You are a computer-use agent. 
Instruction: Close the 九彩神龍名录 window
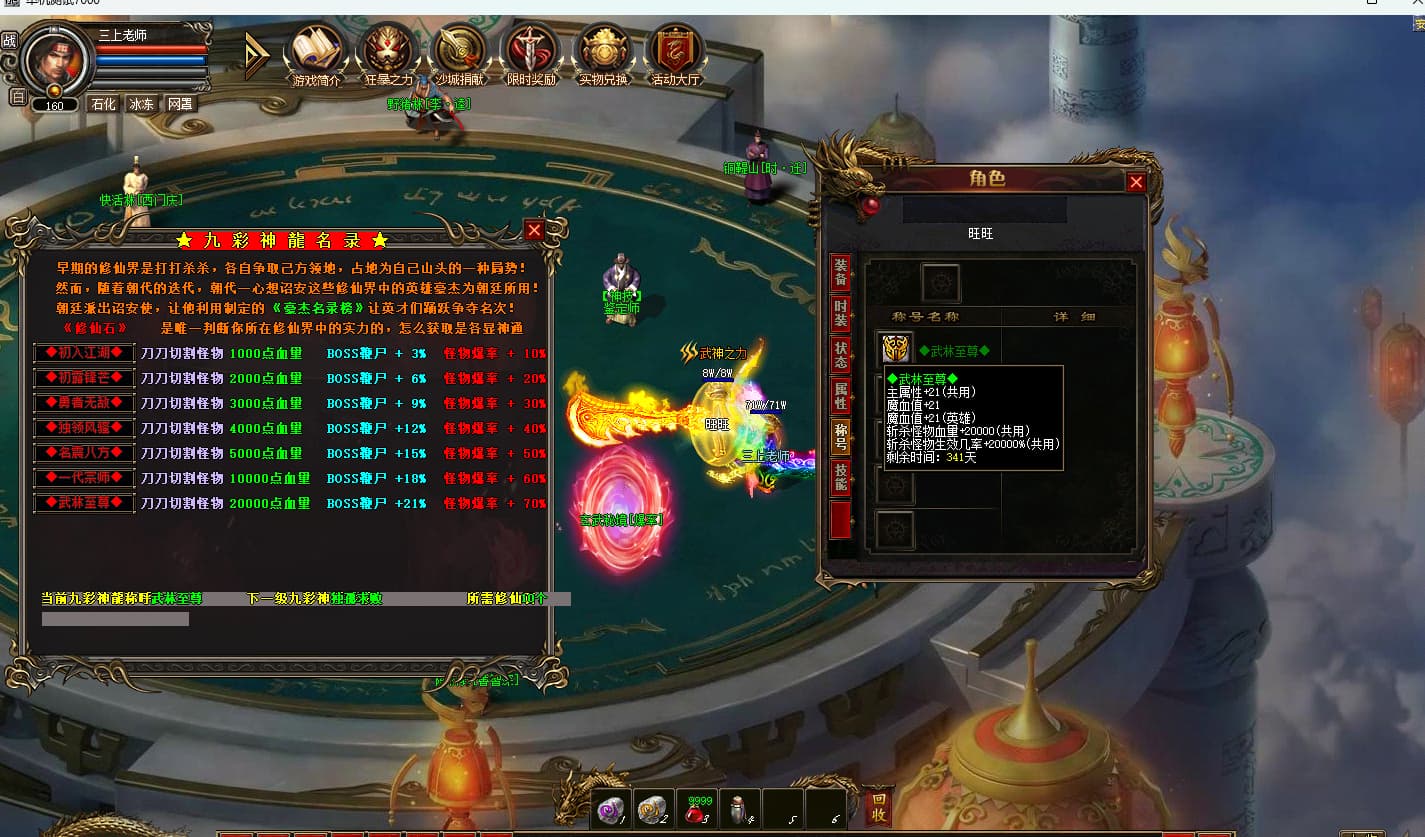point(534,231)
